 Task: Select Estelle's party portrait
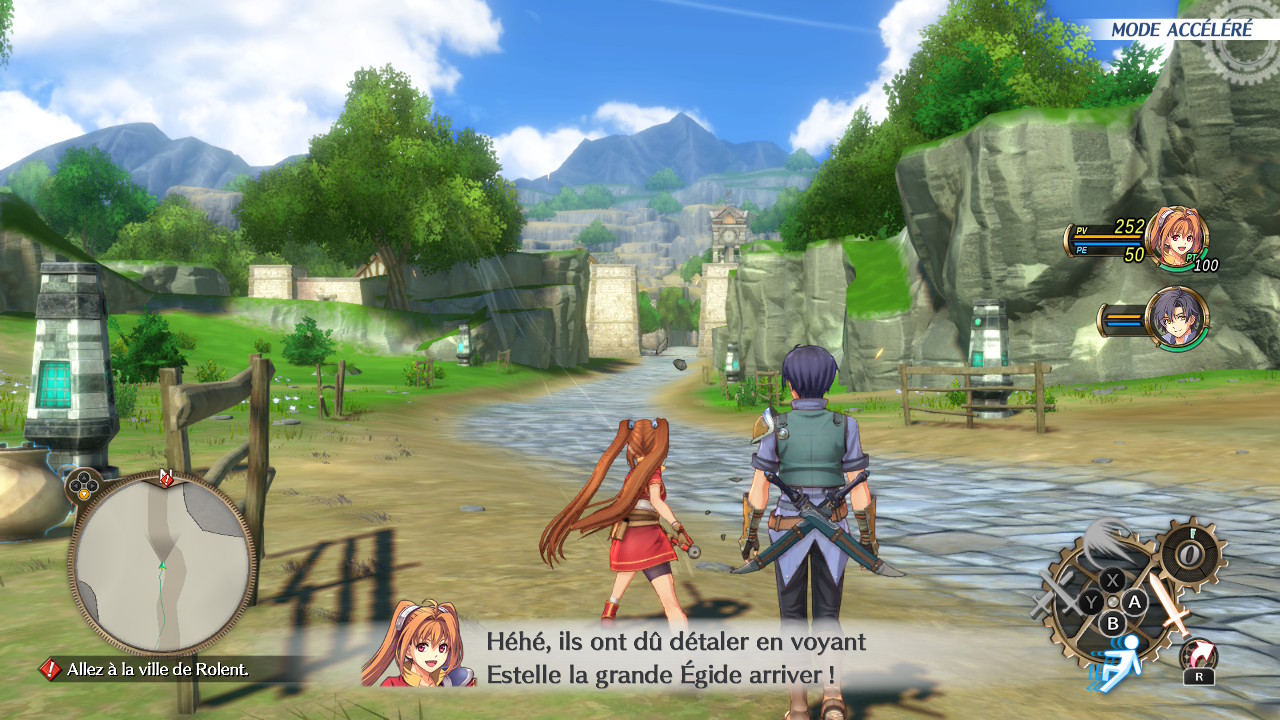point(1175,236)
